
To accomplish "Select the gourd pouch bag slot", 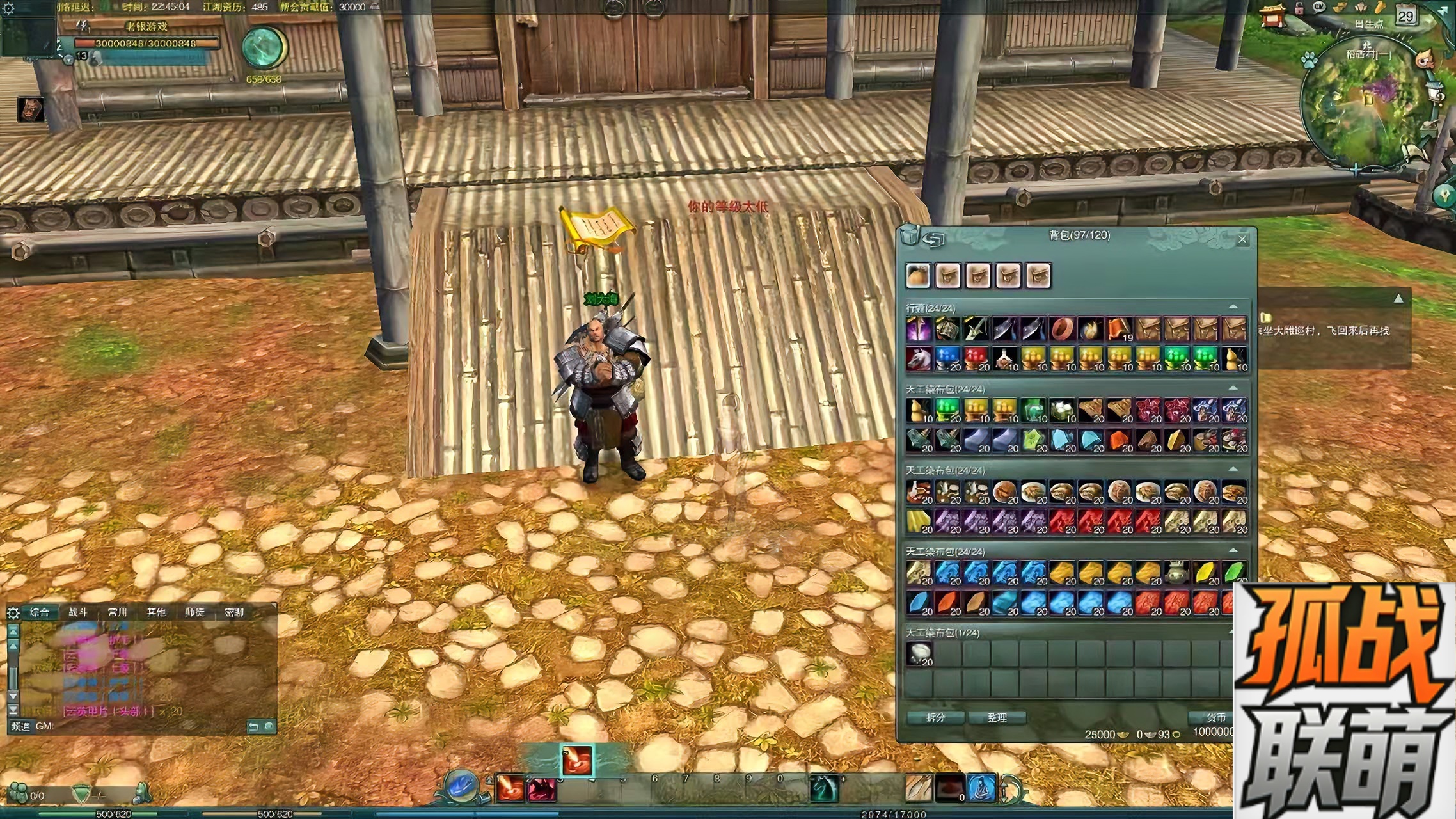I will click(x=918, y=276).
